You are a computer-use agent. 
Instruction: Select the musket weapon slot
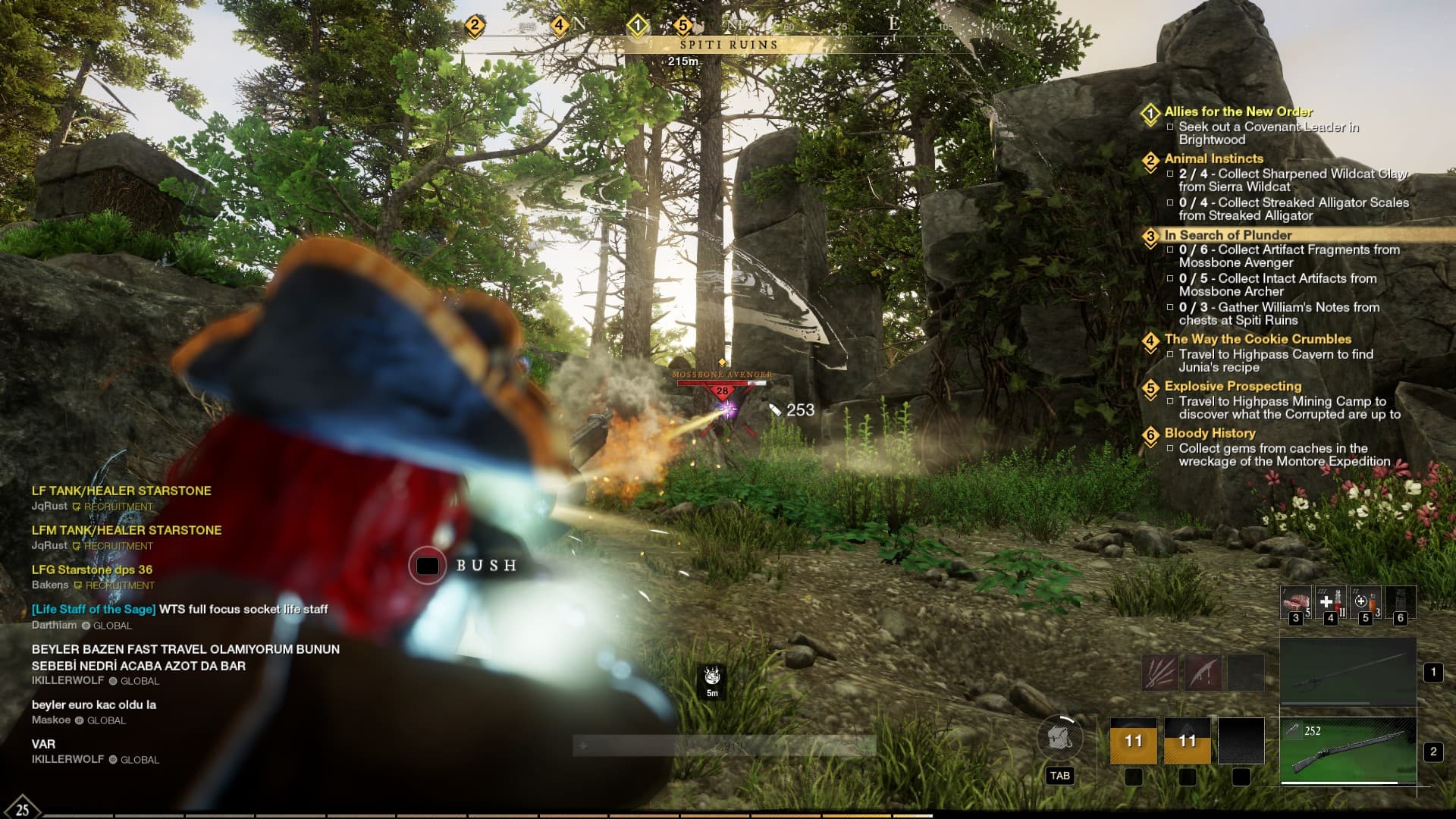coord(1348,751)
